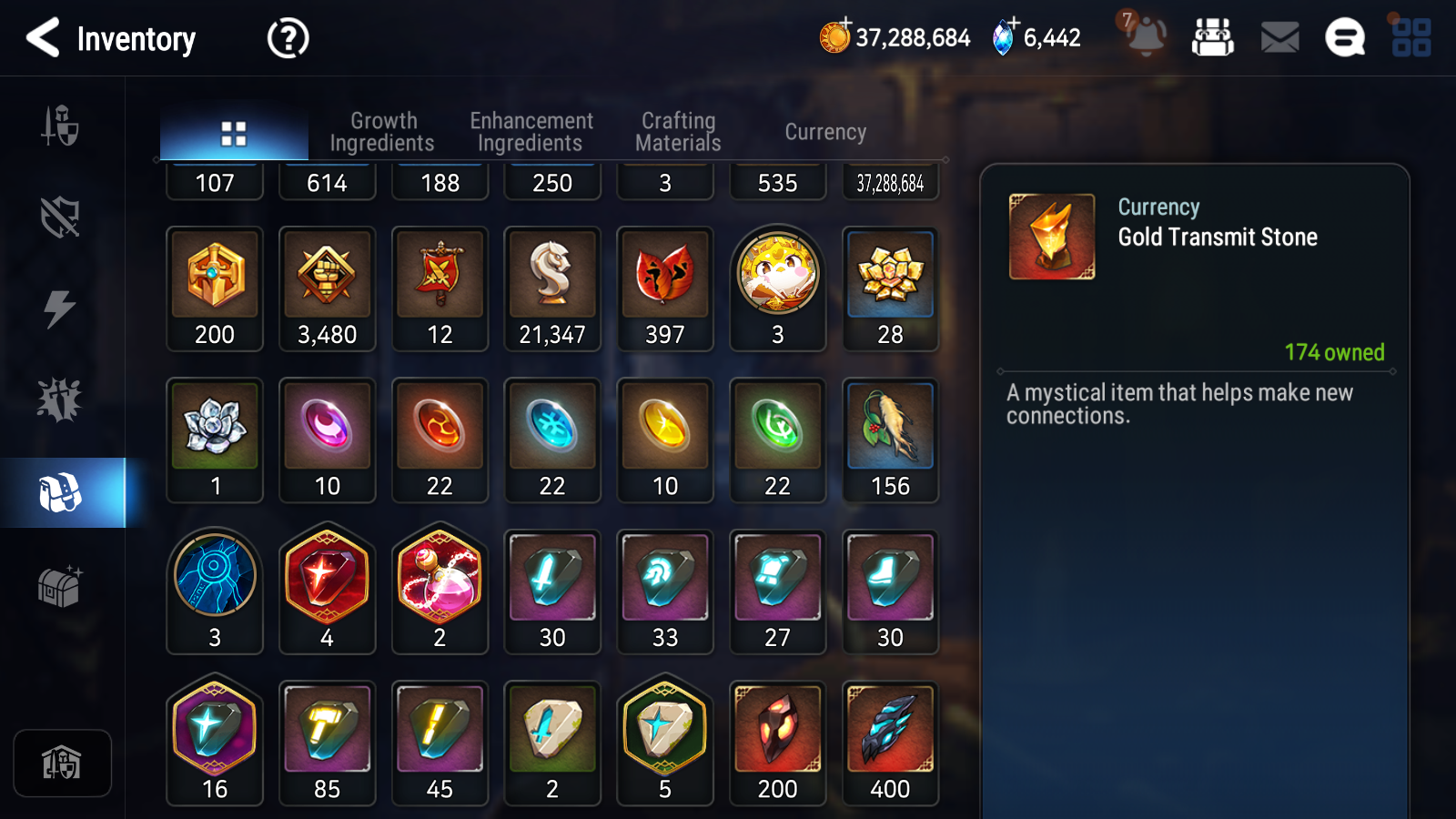The width and height of the screenshot is (1456, 819).
Task: Open the chat bubble icon
Action: [x=1344, y=37]
